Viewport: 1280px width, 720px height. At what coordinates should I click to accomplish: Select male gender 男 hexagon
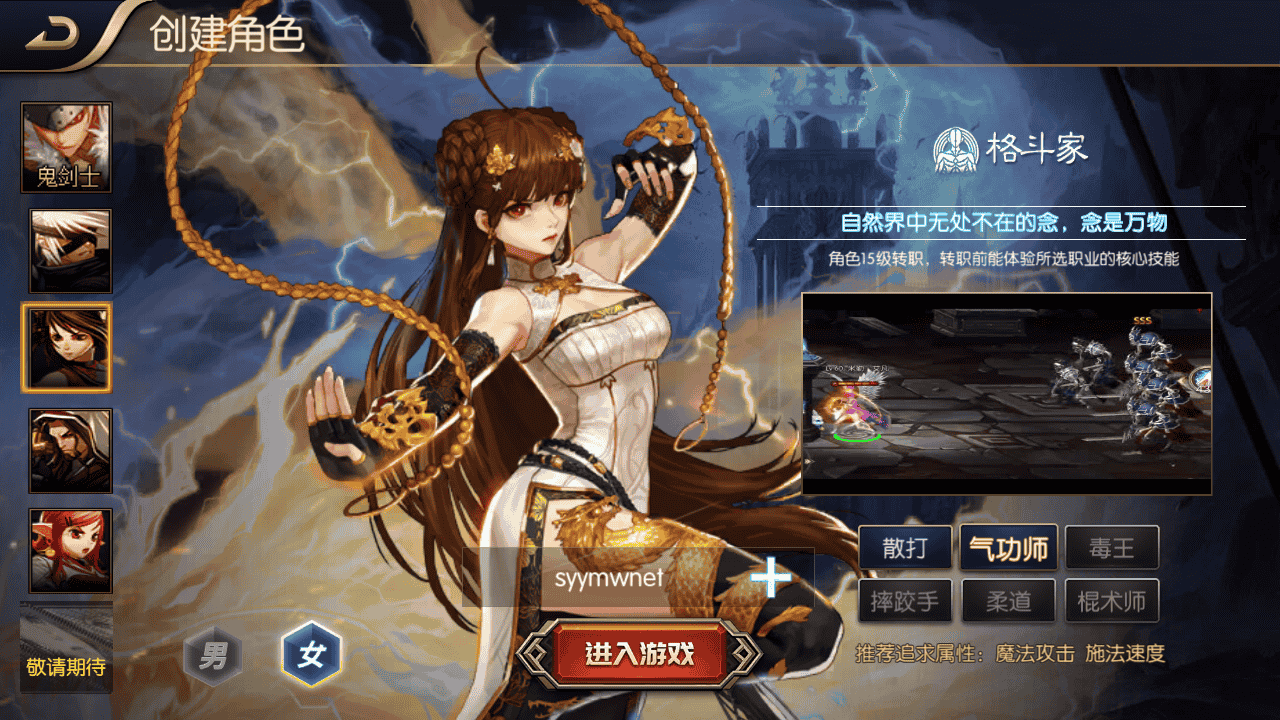213,656
